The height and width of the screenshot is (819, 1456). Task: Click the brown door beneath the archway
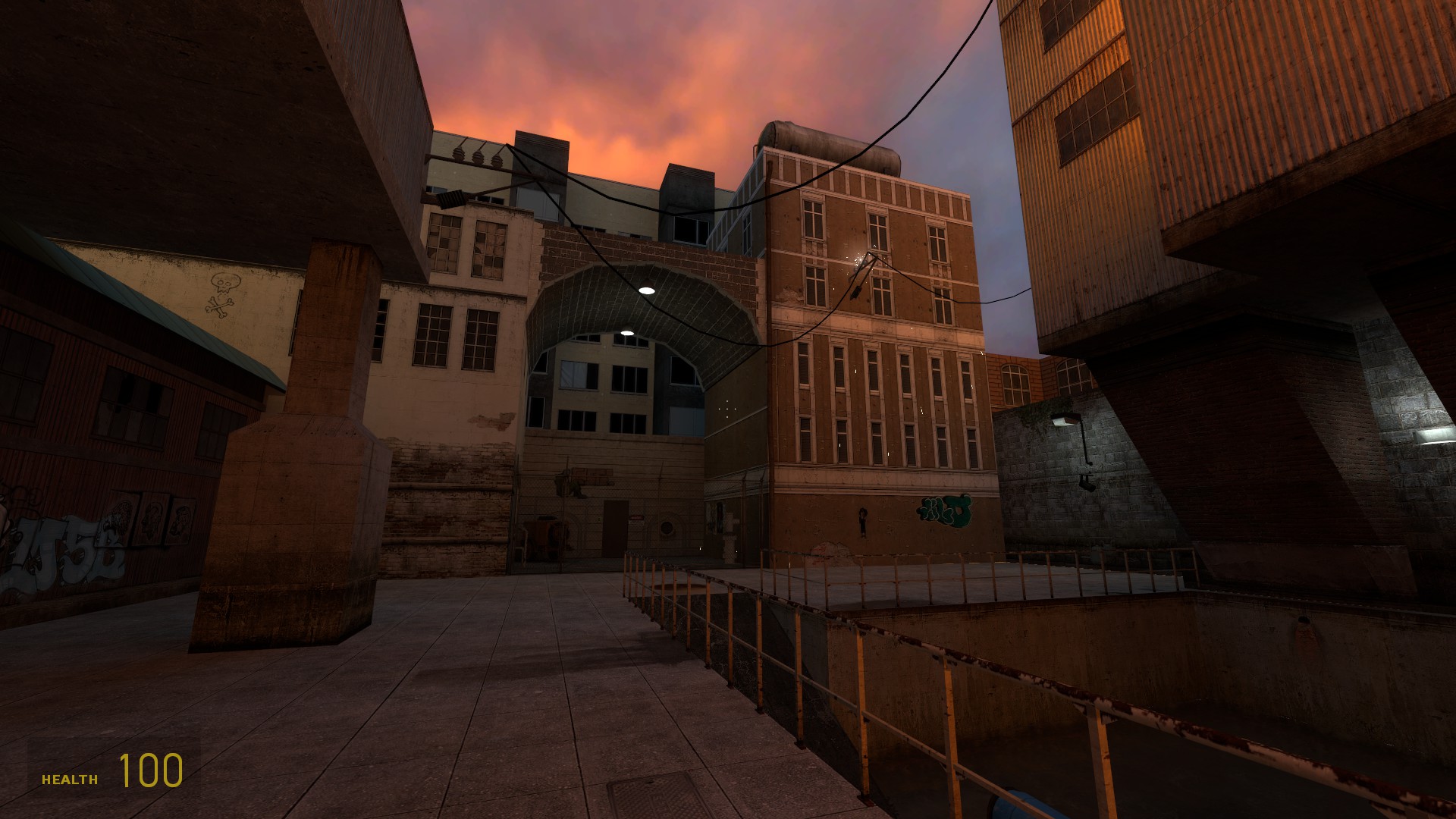[616, 529]
